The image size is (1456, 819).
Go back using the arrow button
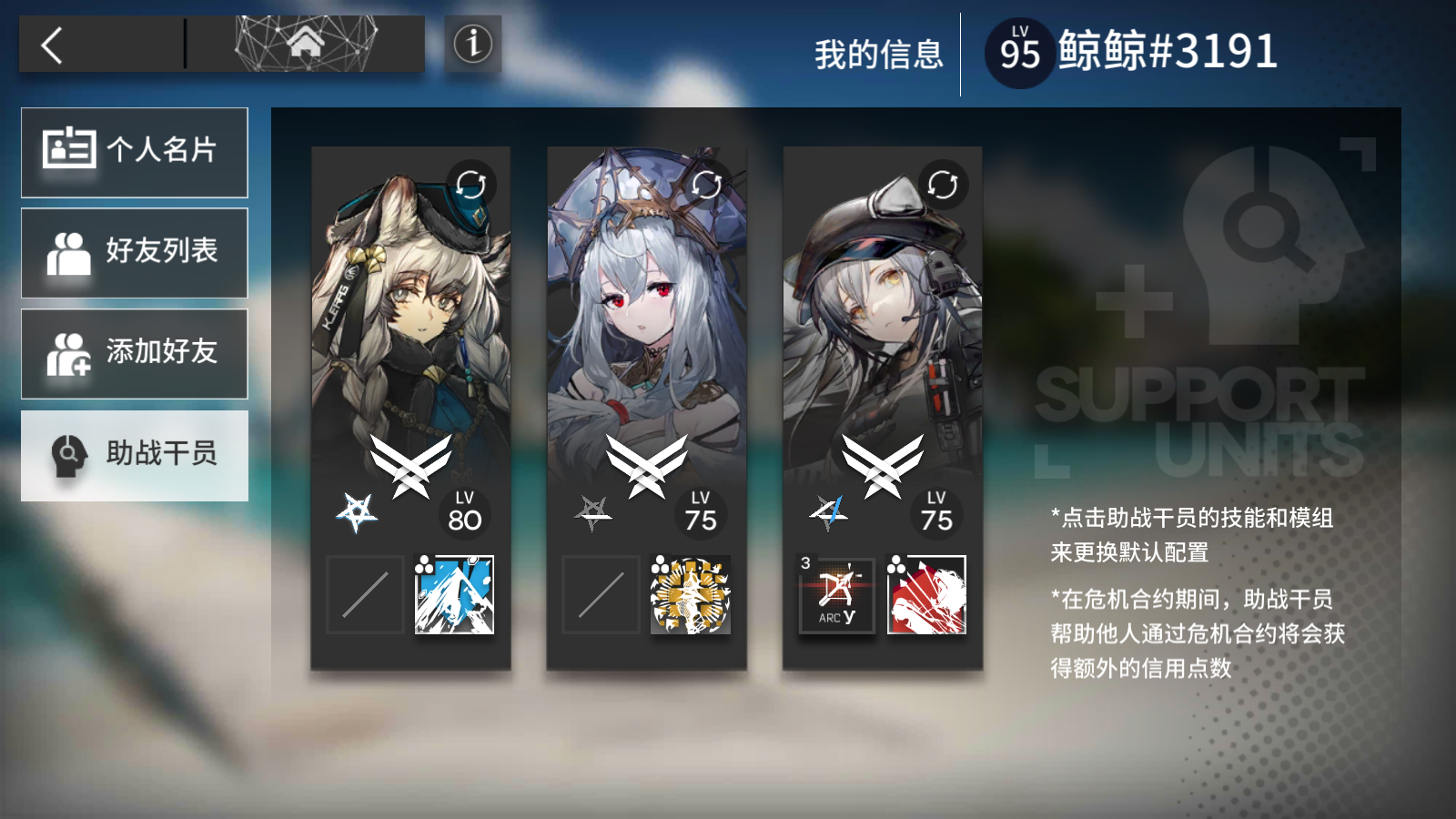[53, 45]
